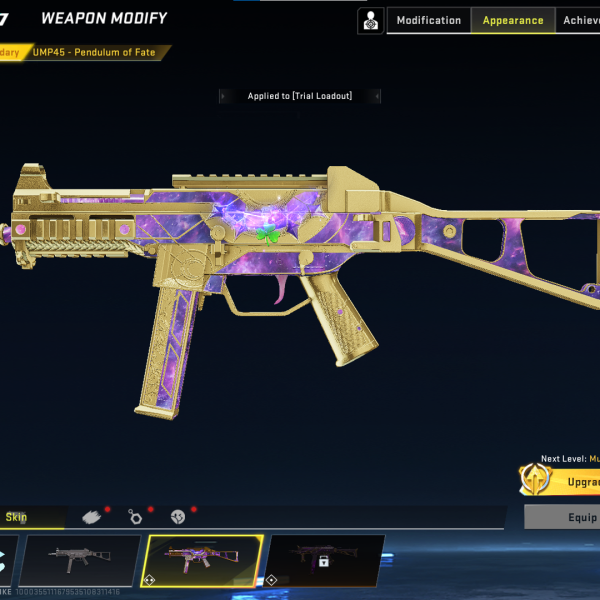Screen dimensions: 600x600
Task: Click the UMP45 - Pendulum of Fate label
Action: pos(94,52)
